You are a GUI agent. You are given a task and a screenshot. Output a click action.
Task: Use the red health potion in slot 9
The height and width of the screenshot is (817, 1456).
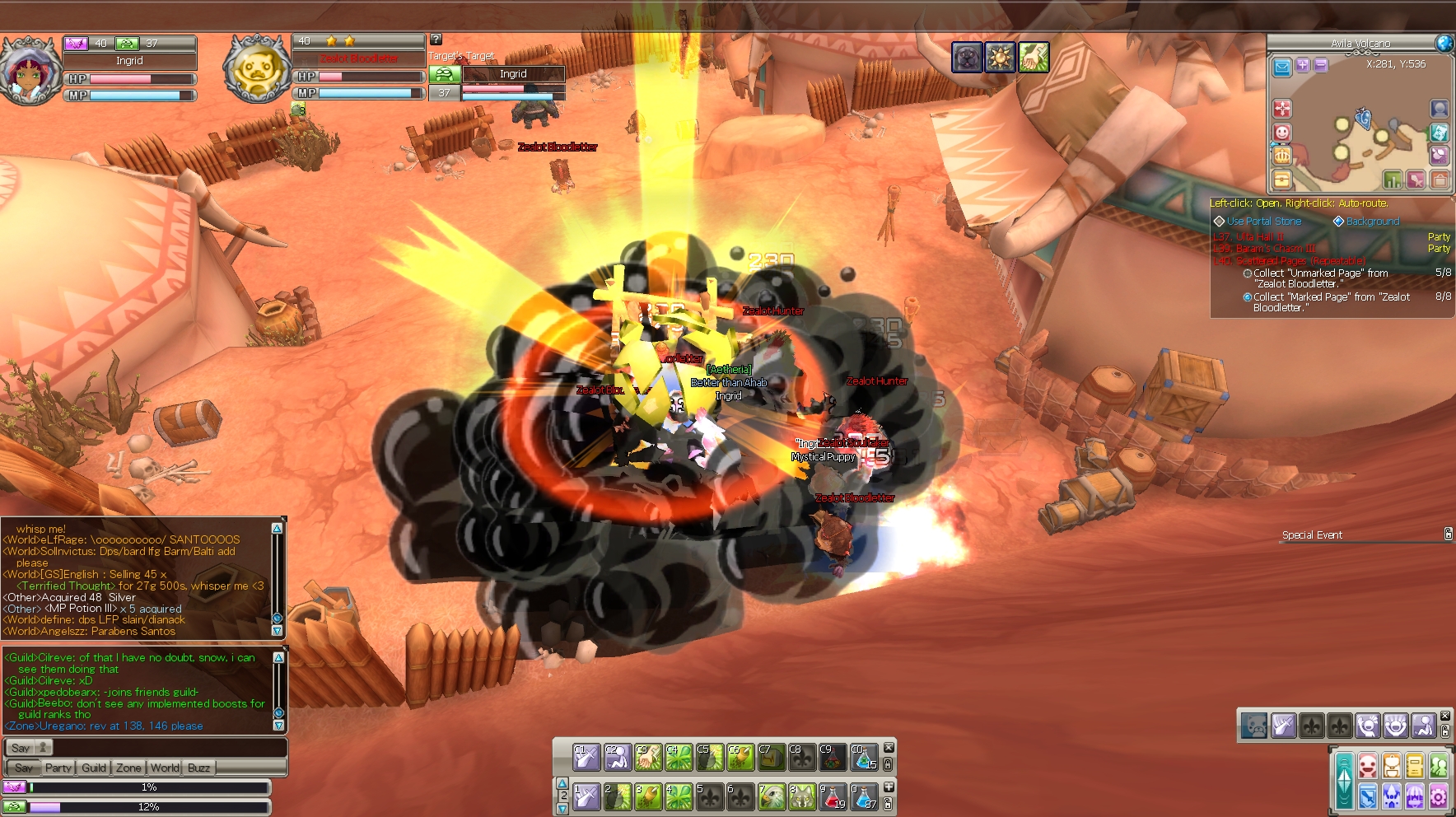coord(832,796)
